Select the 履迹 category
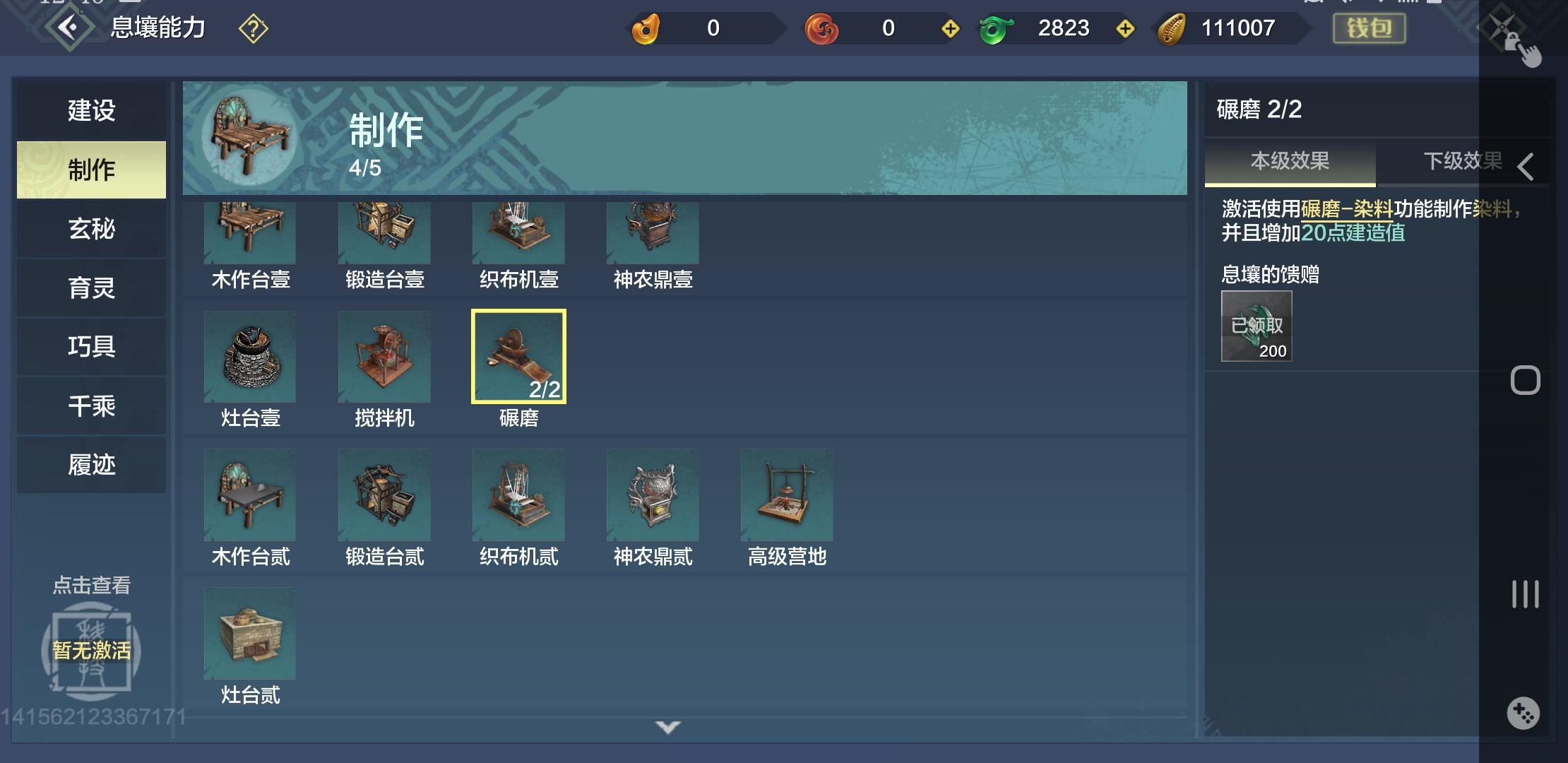The image size is (1568, 763). pos(91,464)
